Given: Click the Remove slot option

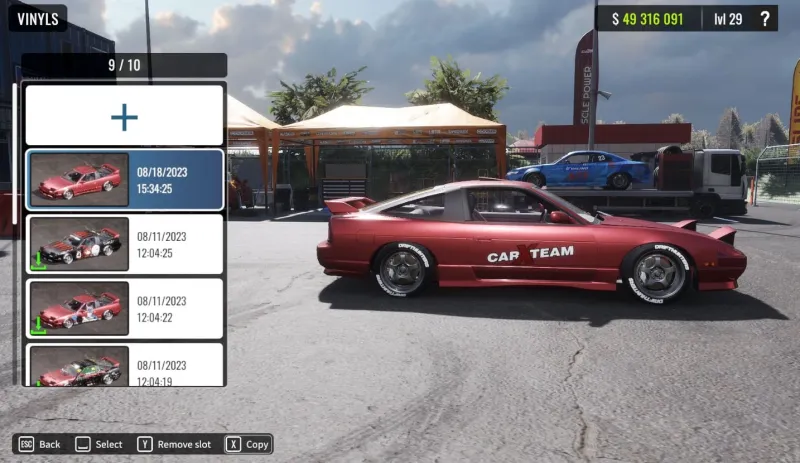Looking at the screenshot, I should tap(174, 444).
